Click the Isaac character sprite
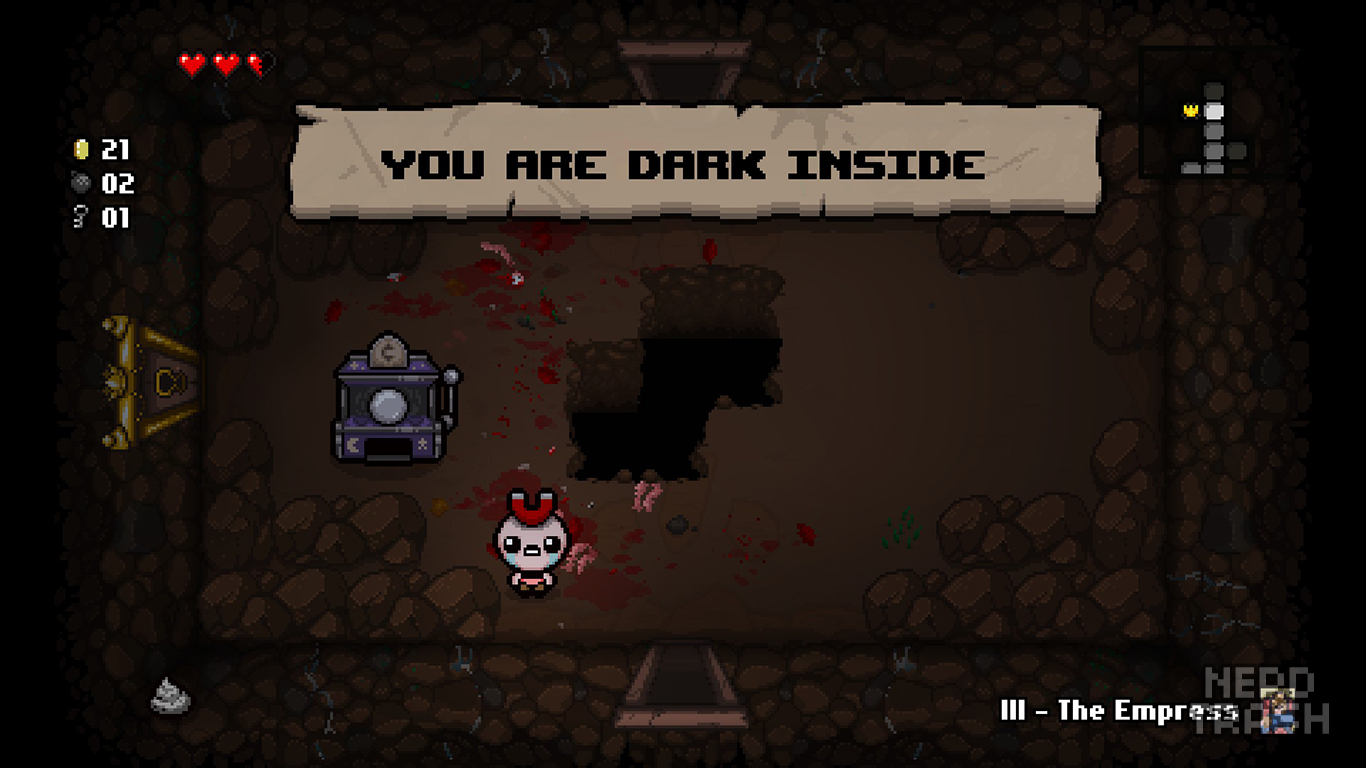 coord(531,545)
